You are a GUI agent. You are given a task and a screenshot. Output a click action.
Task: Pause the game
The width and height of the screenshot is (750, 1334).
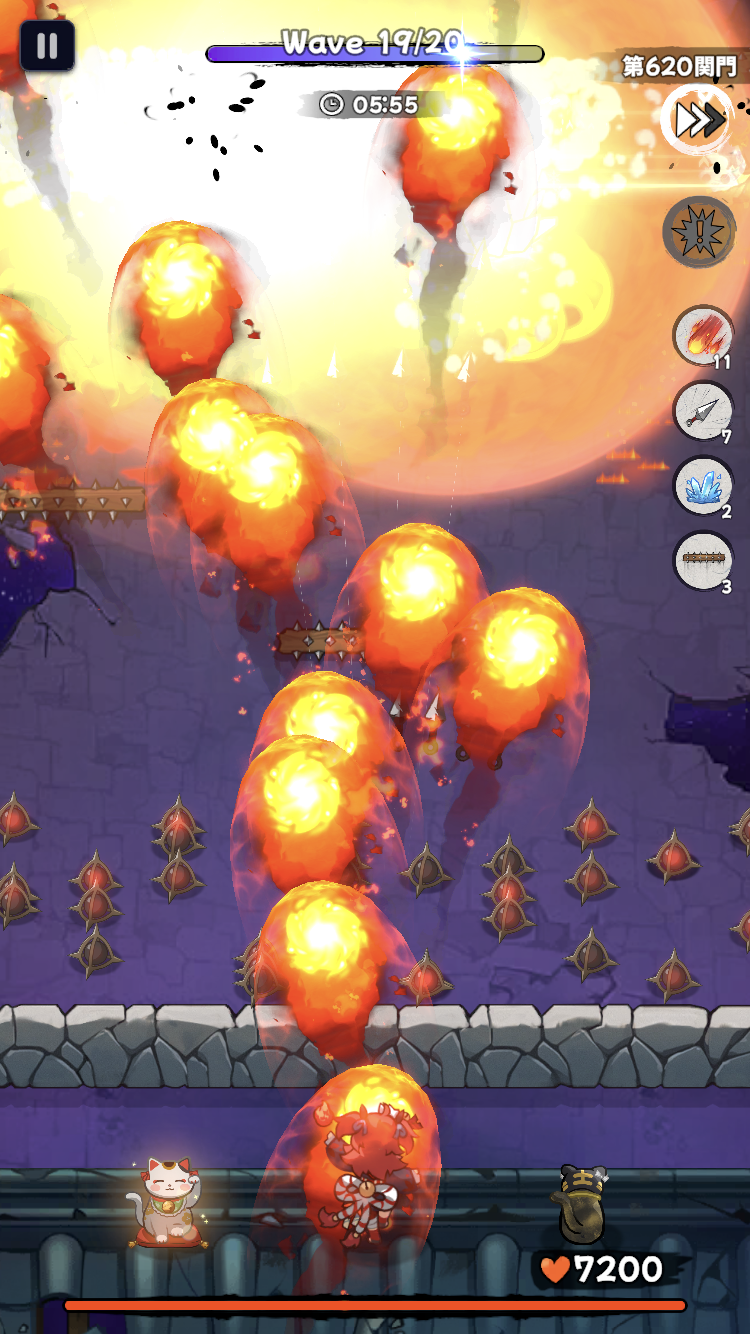[46, 46]
